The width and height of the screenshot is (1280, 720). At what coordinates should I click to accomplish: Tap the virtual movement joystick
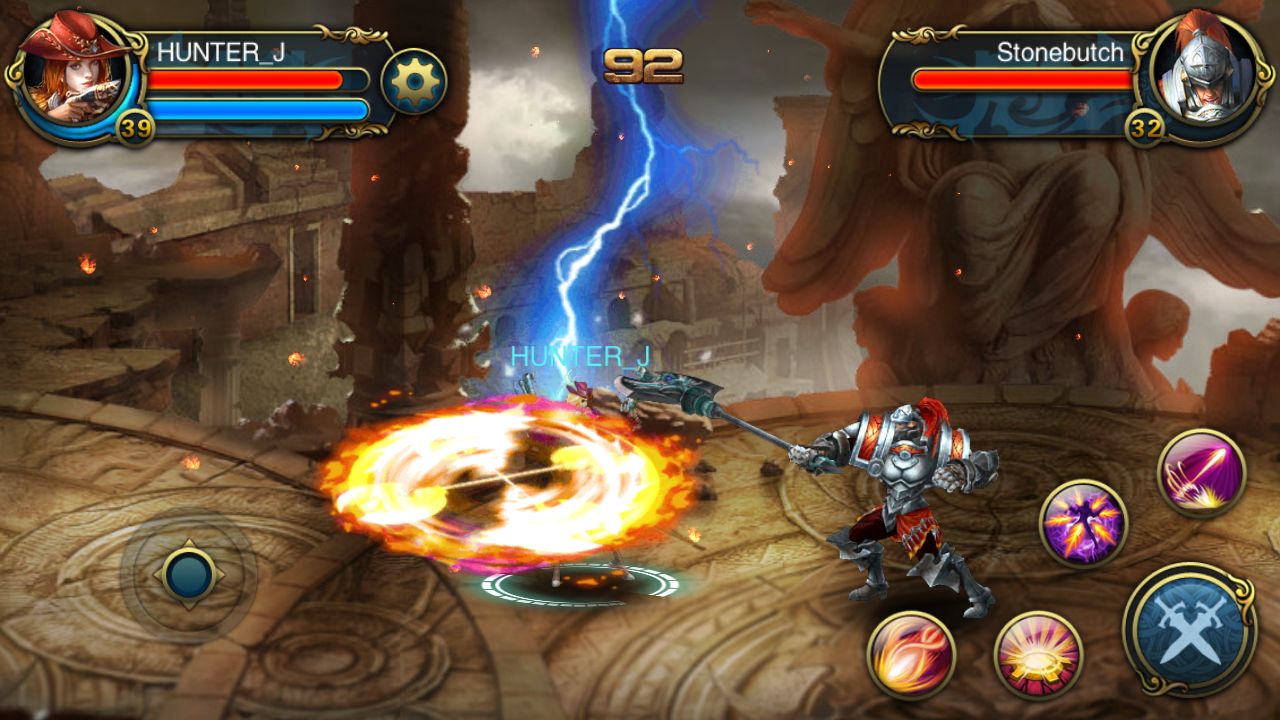pyautogui.click(x=190, y=573)
